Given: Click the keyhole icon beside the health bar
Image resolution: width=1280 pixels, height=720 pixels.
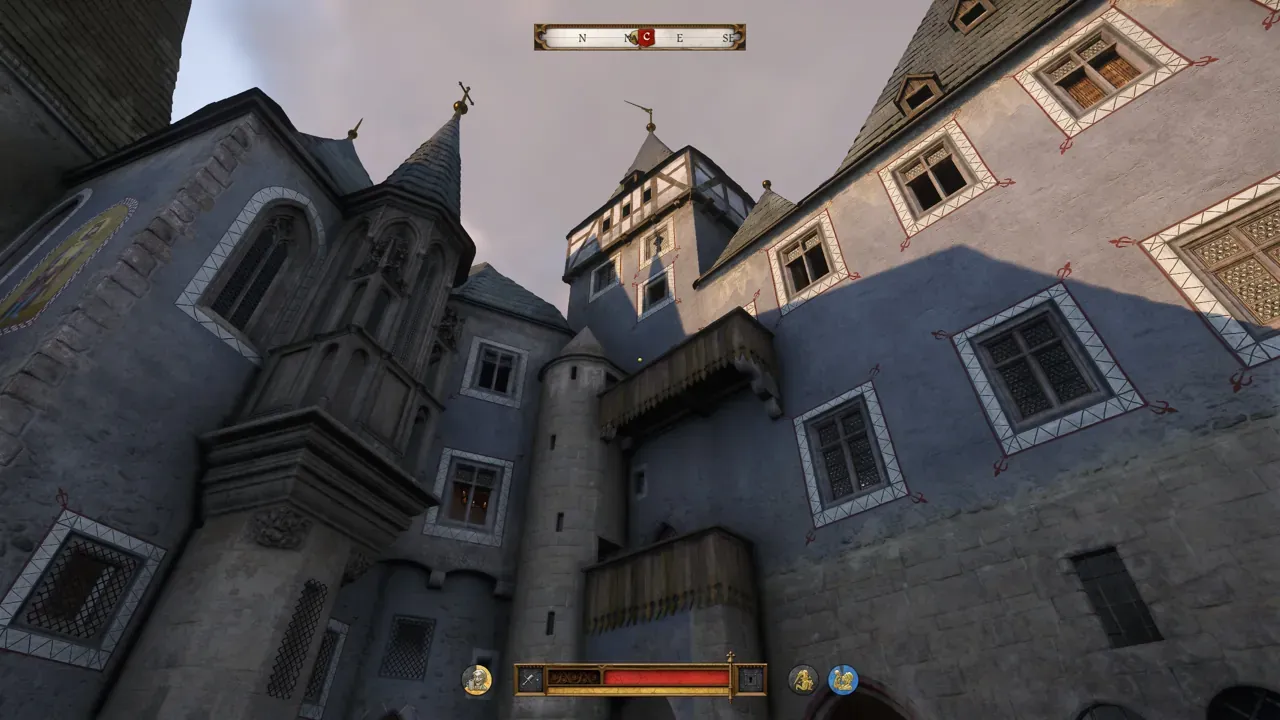Looking at the screenshot, I should [x=750, y=680].
